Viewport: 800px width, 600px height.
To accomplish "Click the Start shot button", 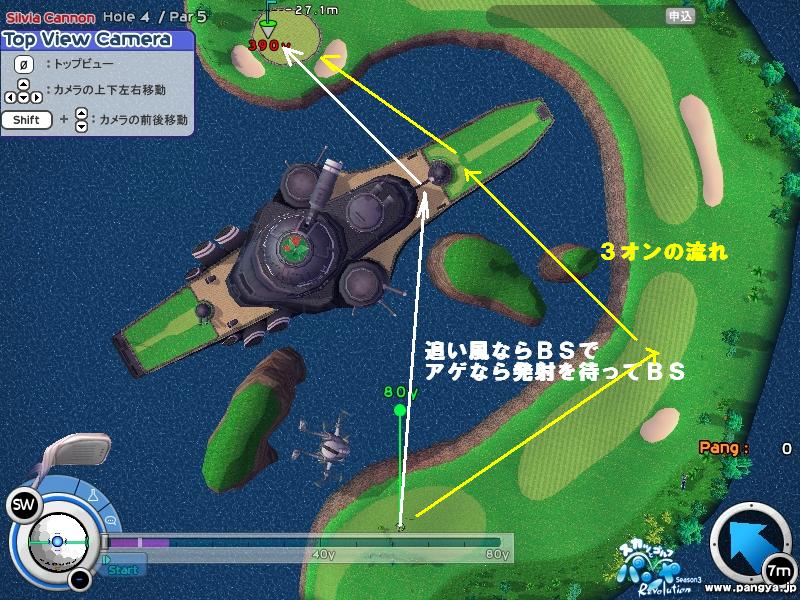I will coord(123,570).
